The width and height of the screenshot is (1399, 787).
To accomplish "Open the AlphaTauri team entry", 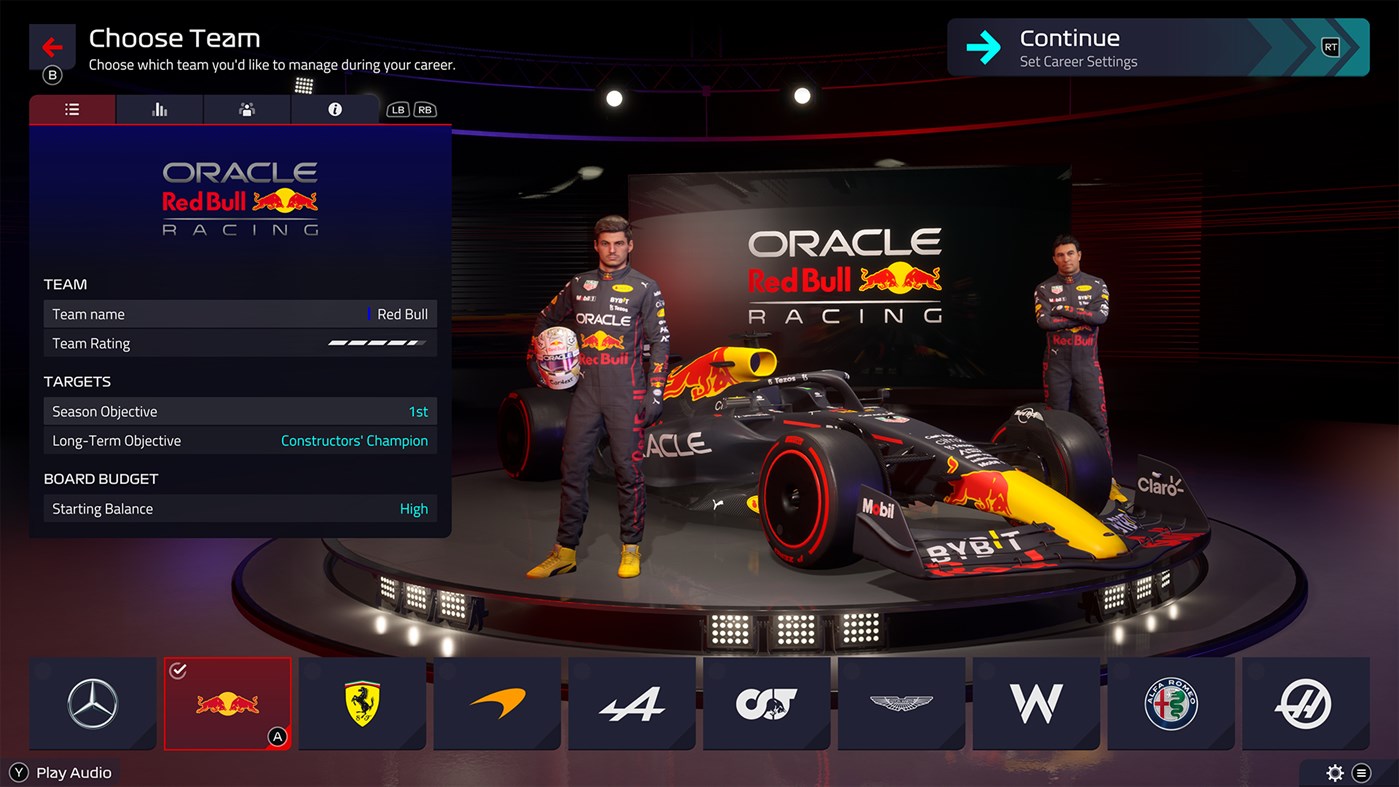I will (766, 703).
